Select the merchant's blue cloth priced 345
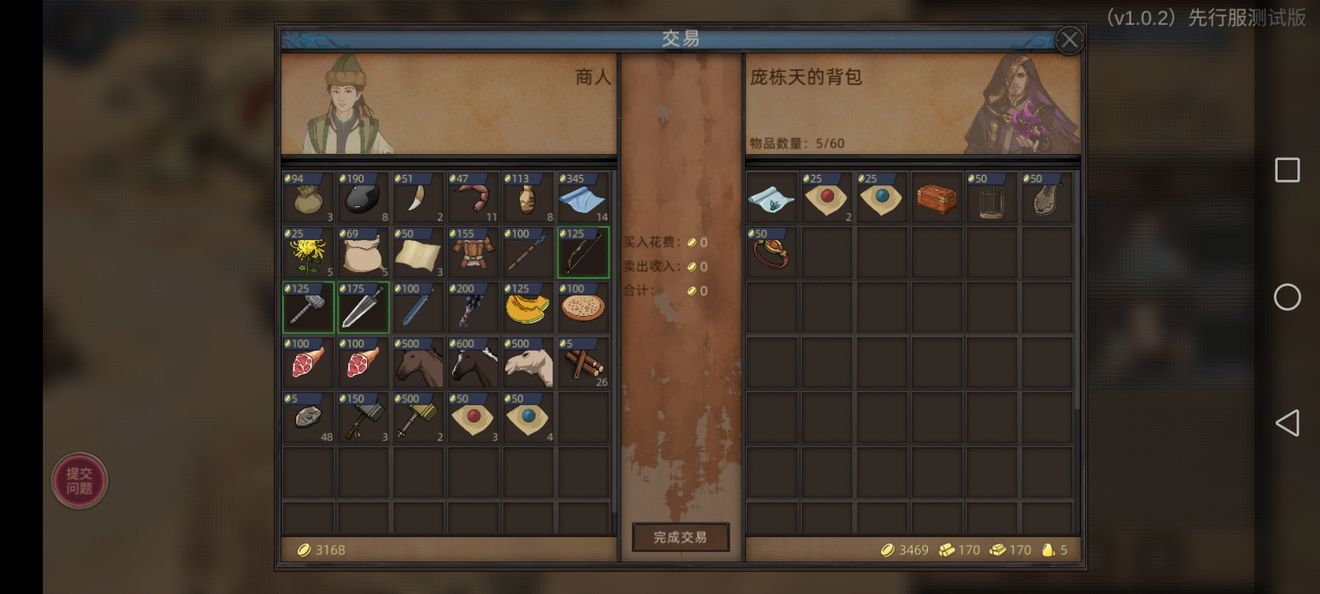This screenshot has width=1320, height=594. [583, 198]
